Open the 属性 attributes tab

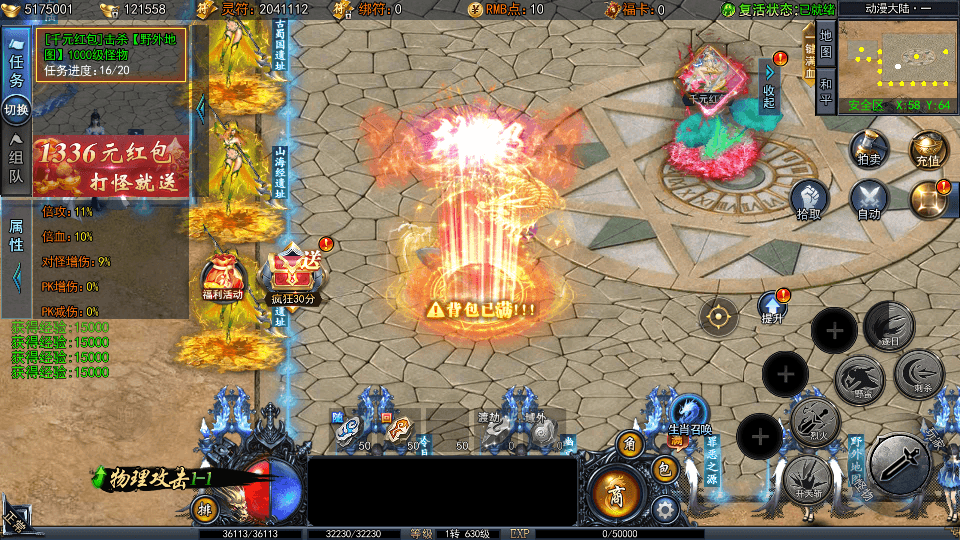16,237
